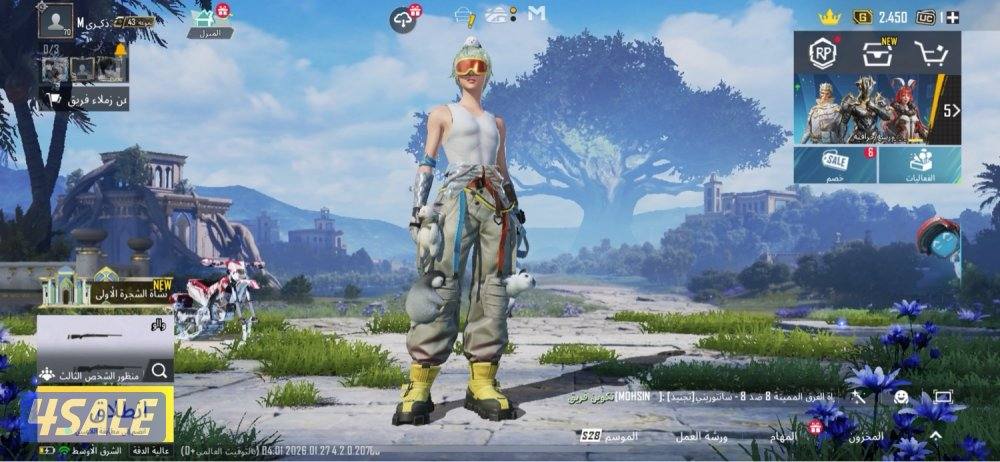The image size is (1000, 462).
Task: Open the Royale Pass (RP) icon
Action: pos(823,54)
